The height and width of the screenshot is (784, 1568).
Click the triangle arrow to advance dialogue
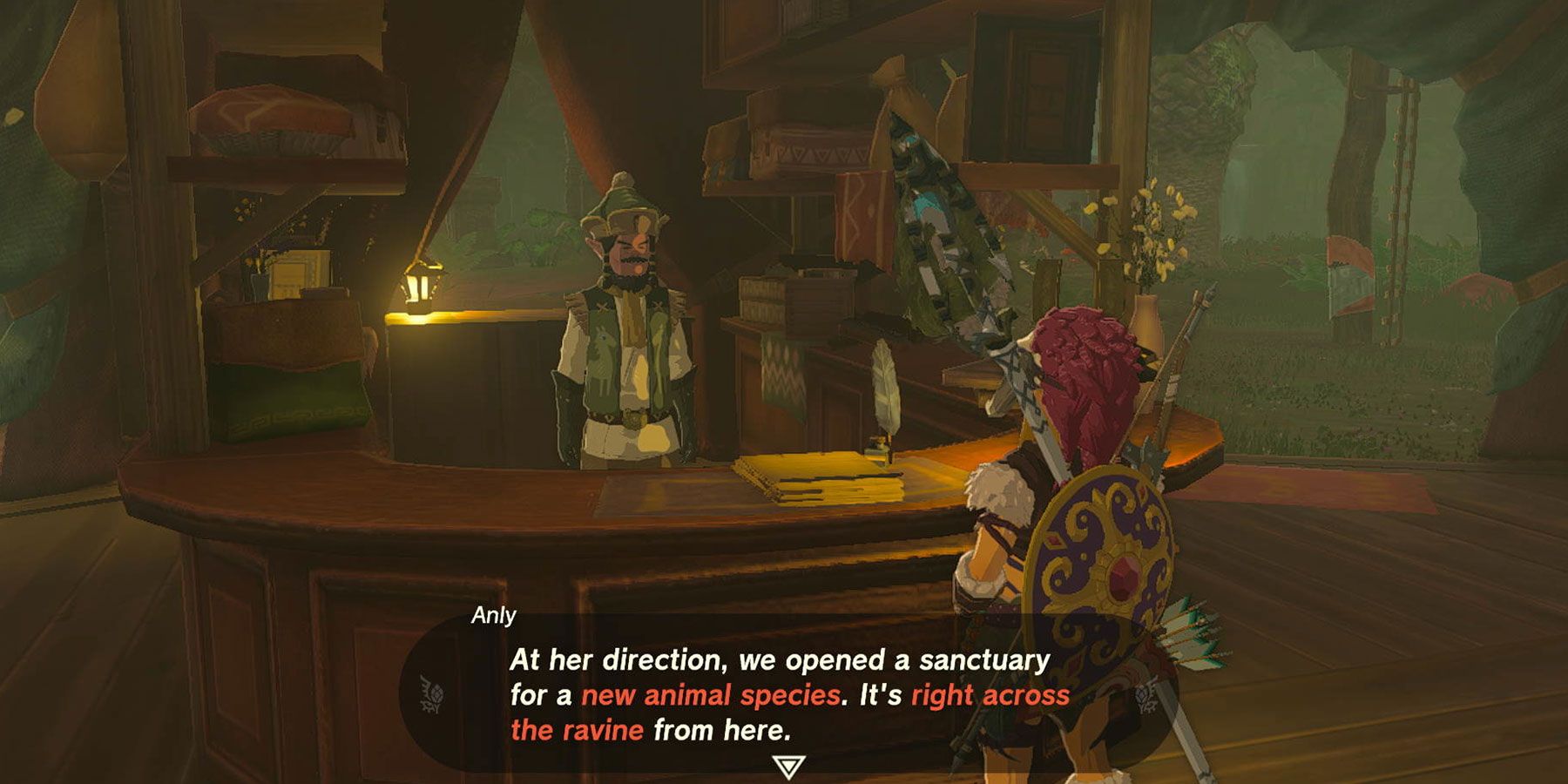(787, 767)
